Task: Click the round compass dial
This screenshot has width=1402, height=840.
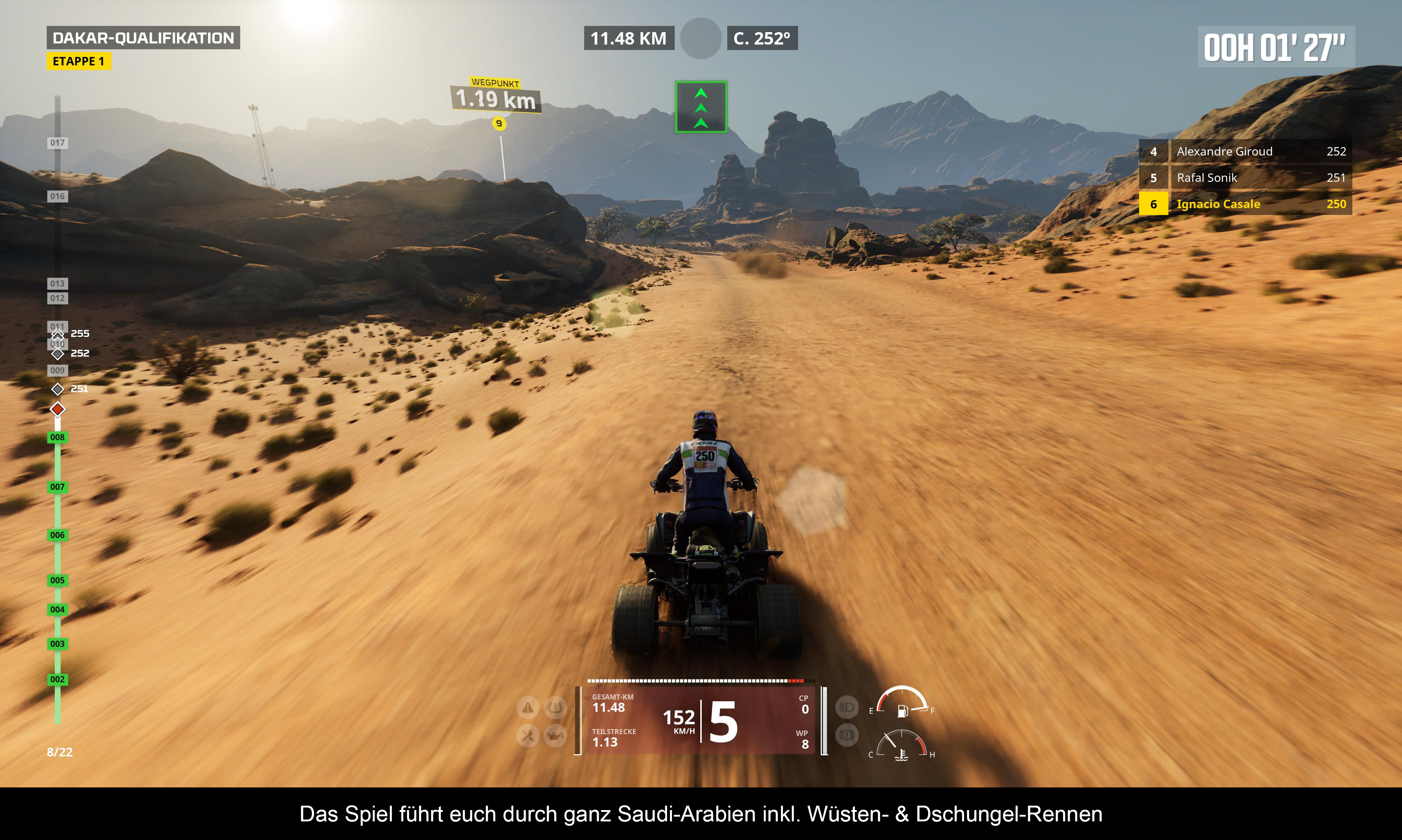Action: [701, 38]
